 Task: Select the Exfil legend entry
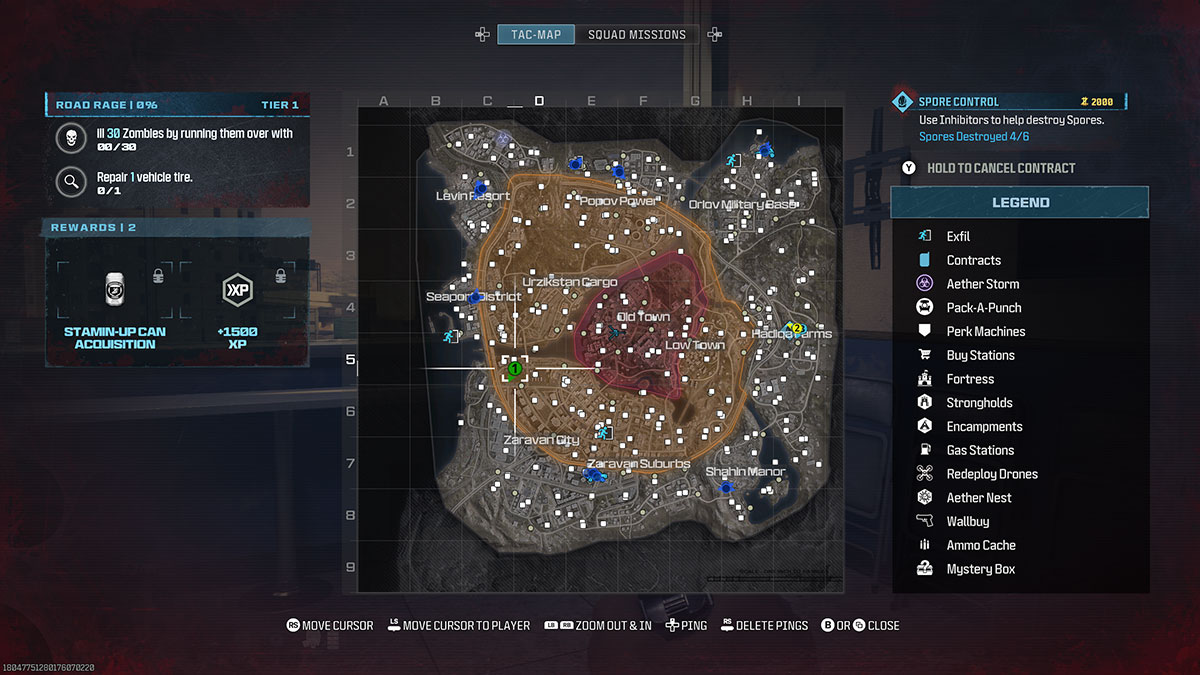[958, 237]
